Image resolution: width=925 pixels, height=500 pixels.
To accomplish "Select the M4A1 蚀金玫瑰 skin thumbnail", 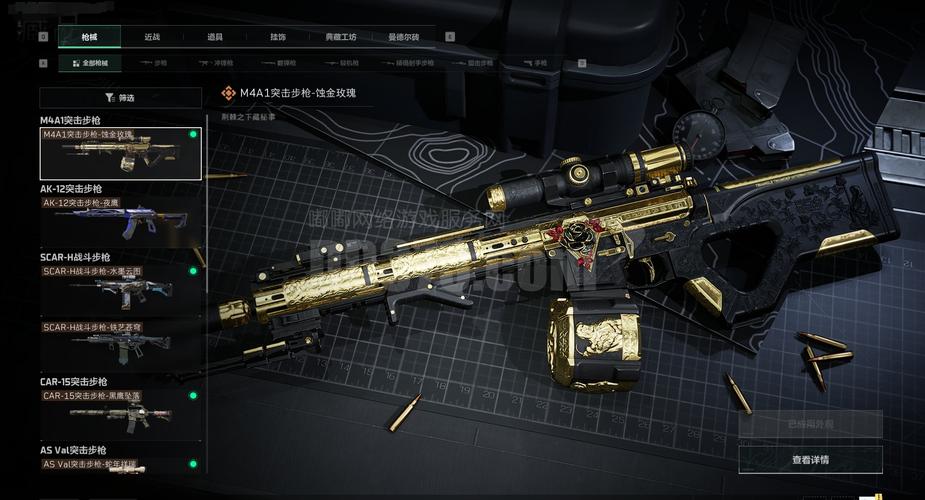I will click(x=120, y=153).
